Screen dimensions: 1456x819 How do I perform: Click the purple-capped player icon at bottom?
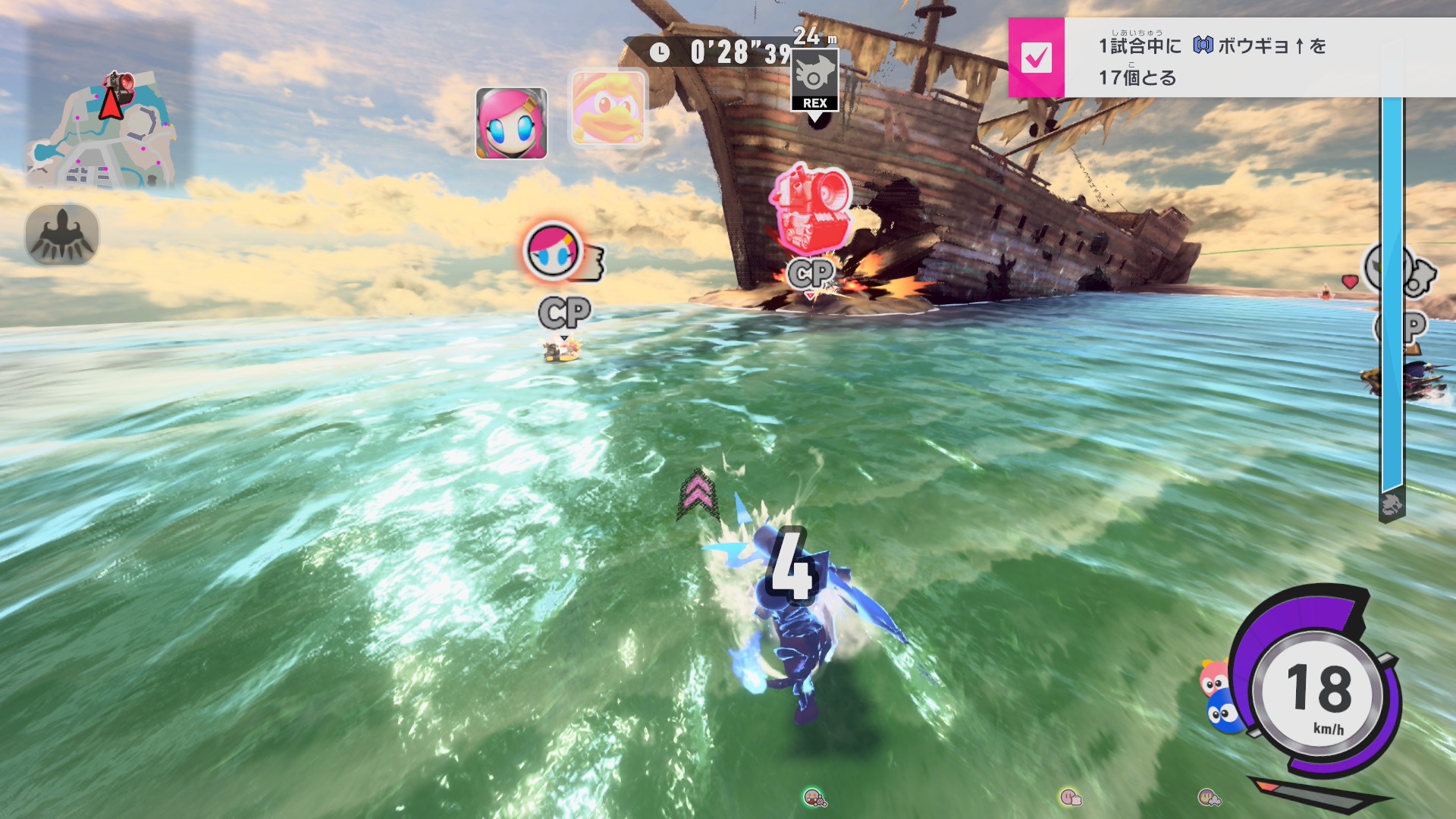point(1208,797)
